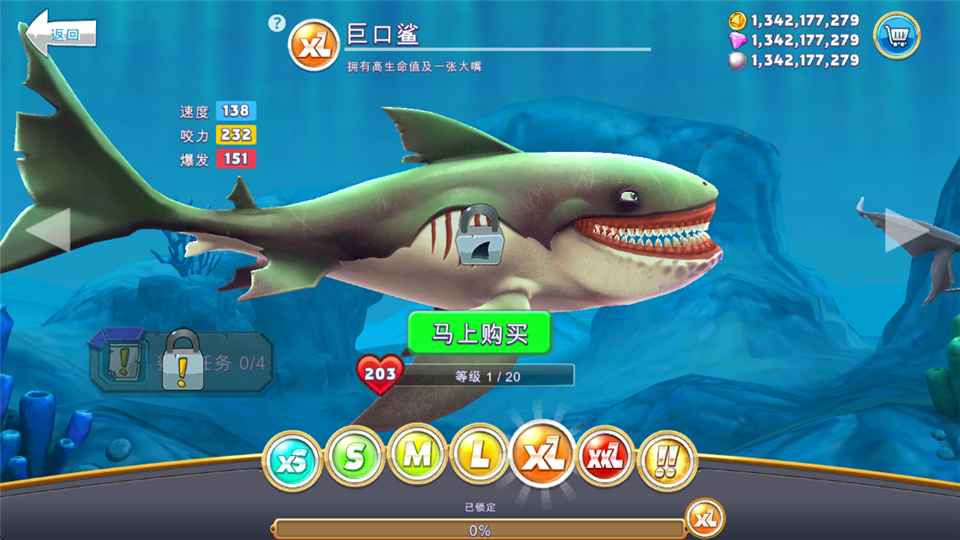The height and width of the screenshot is (540, 960).
Task: Choose the double exclamation shark tab
Action: click(x=668, y=459)
